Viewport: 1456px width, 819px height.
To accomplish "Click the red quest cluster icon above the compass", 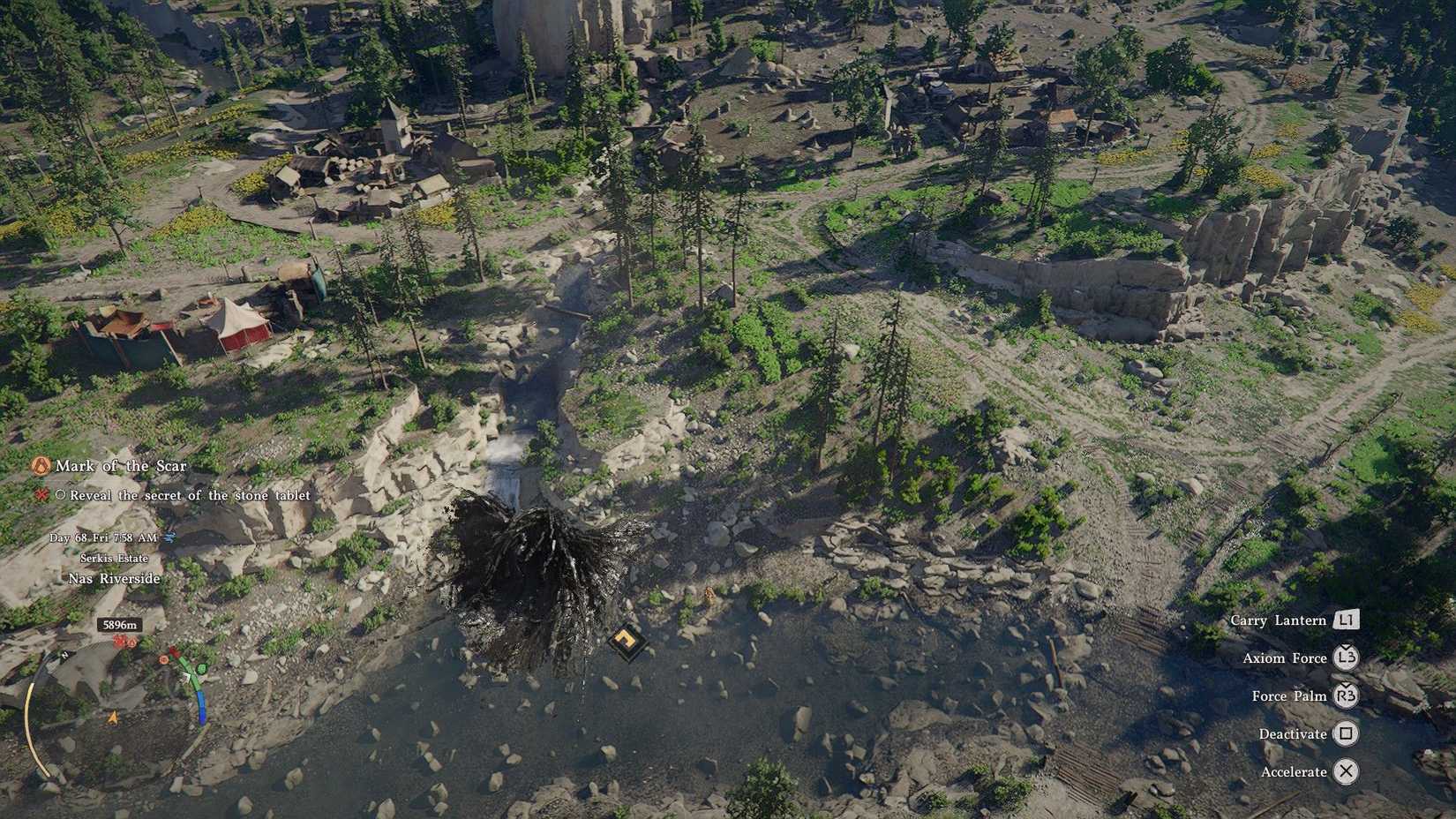I will coord(117,641).
